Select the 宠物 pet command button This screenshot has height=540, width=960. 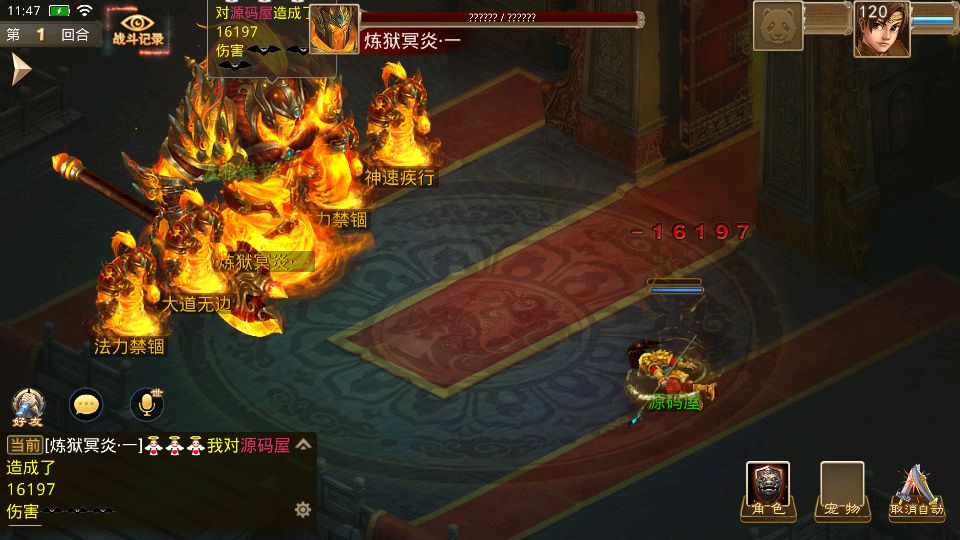841,490
